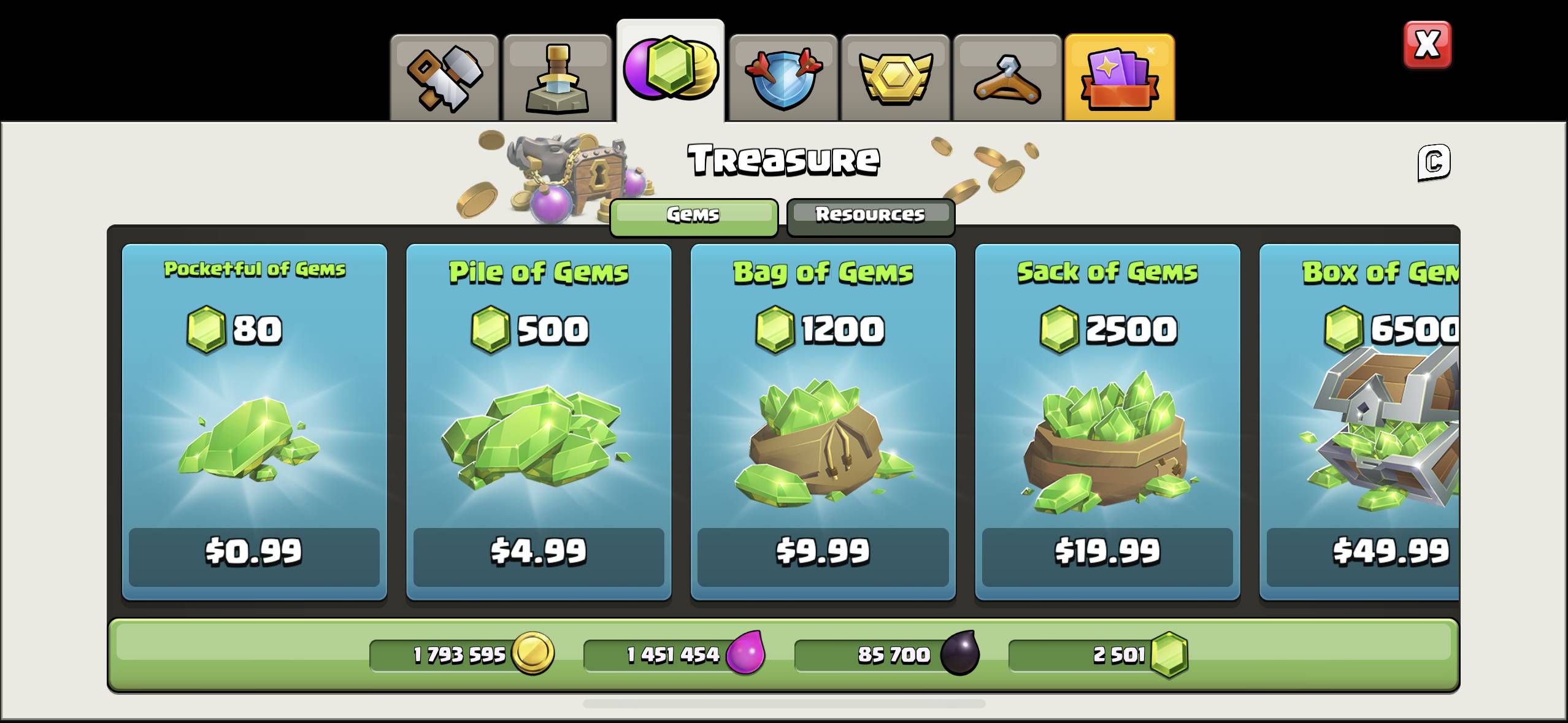
Task: Open the purple cards offers tab
Action: (x=1120, y=78)
